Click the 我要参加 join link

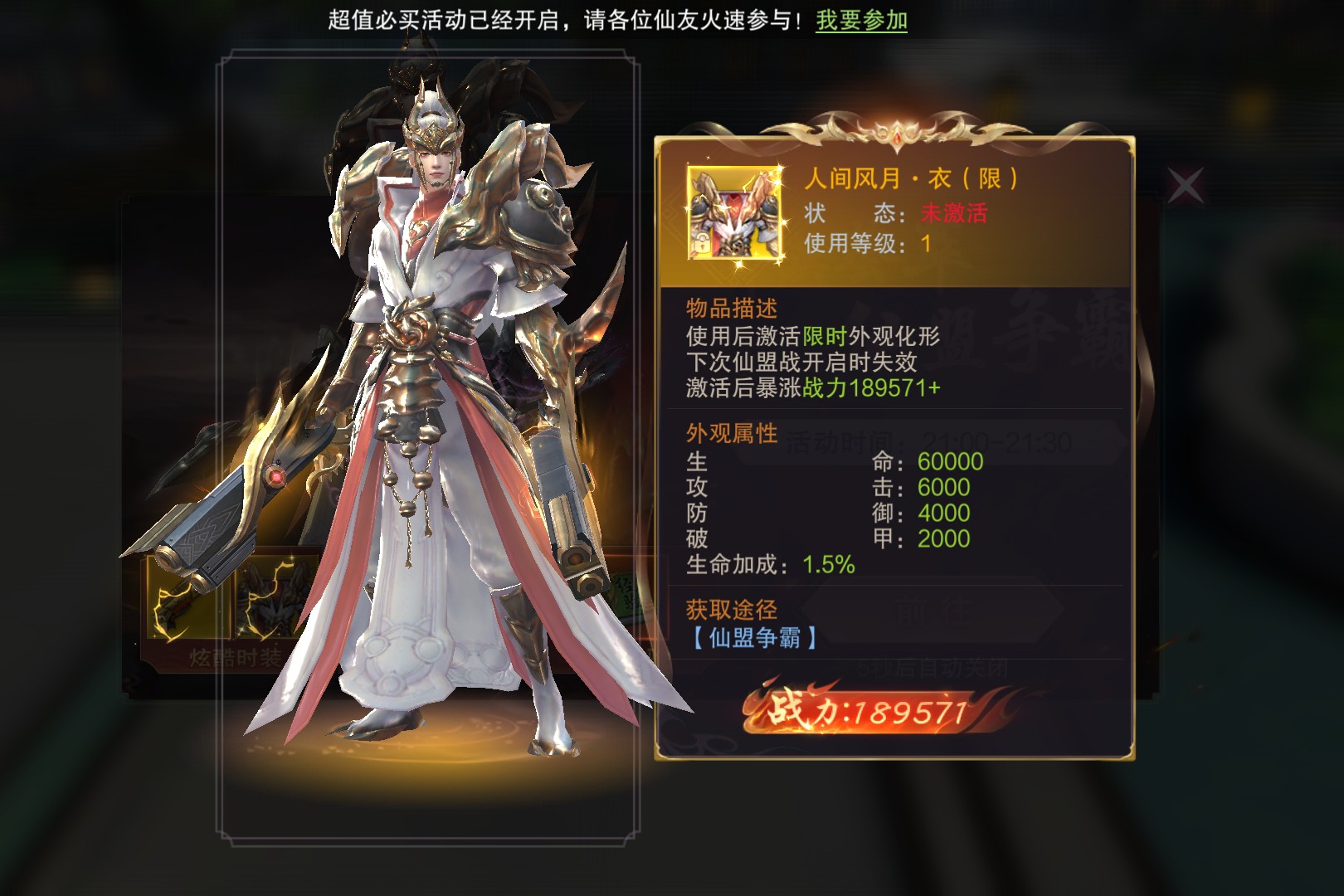(861, 20)
